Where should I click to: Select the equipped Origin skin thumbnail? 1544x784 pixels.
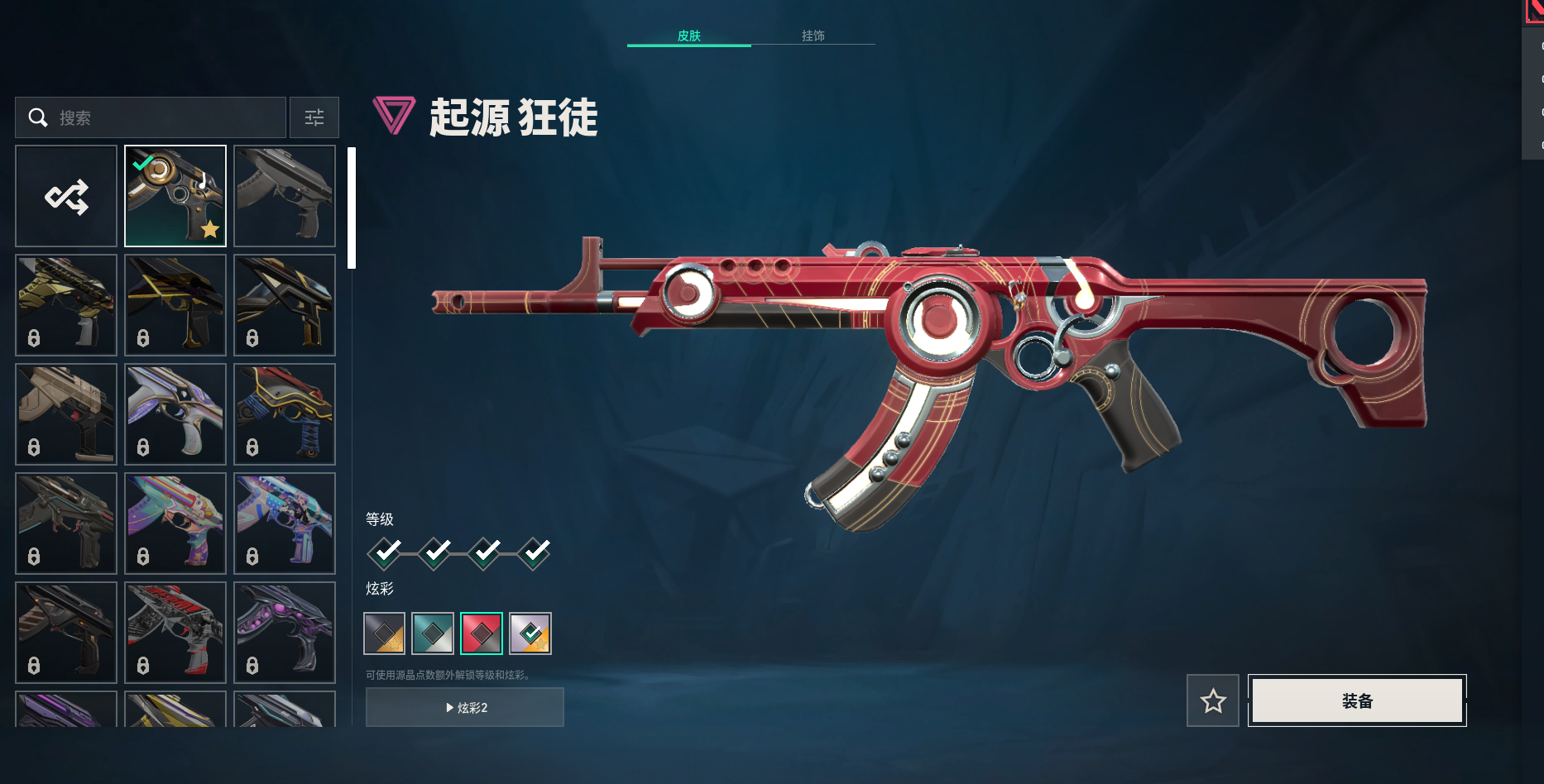point(175,196)
